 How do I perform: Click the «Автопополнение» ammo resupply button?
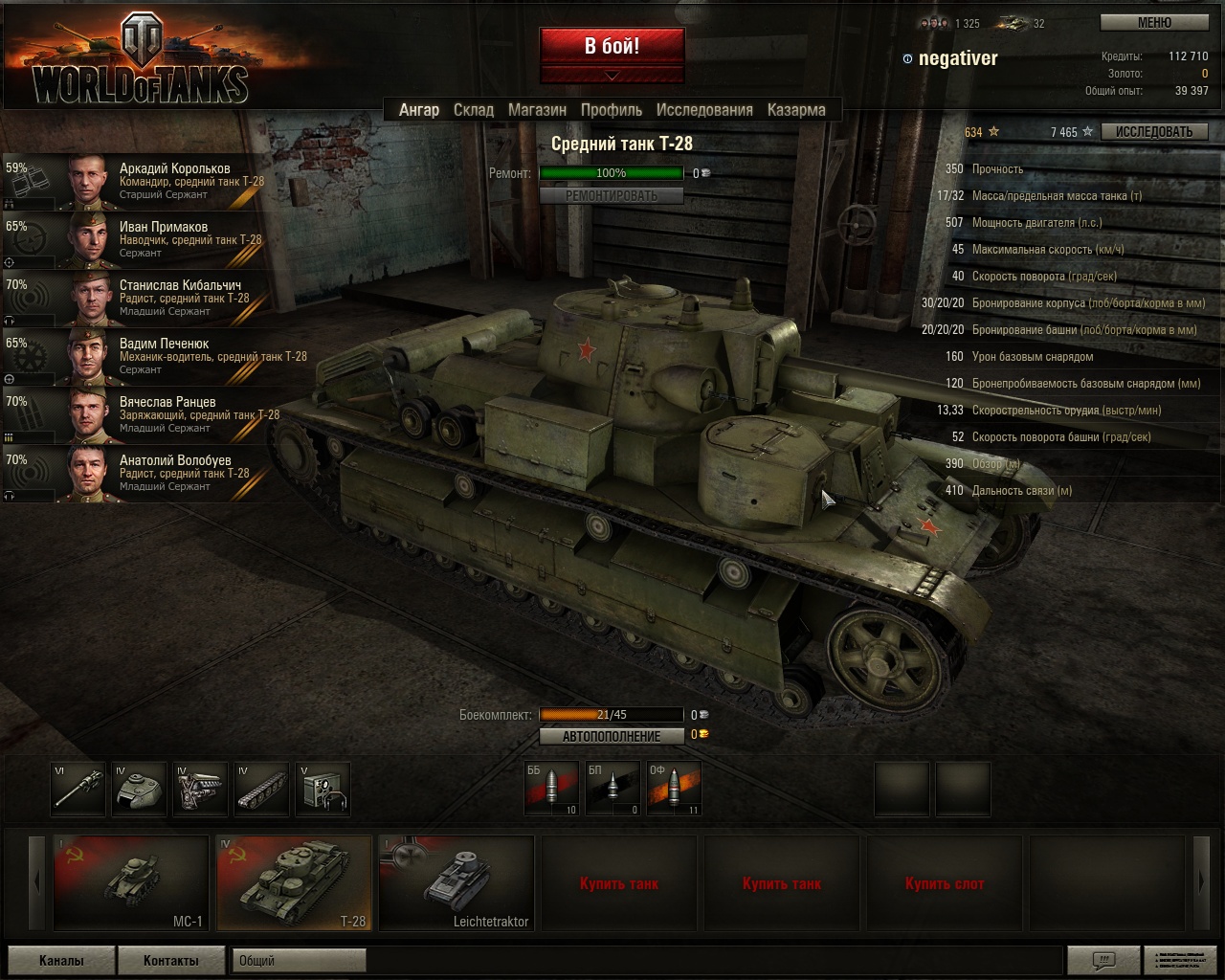tap(611, 736)
